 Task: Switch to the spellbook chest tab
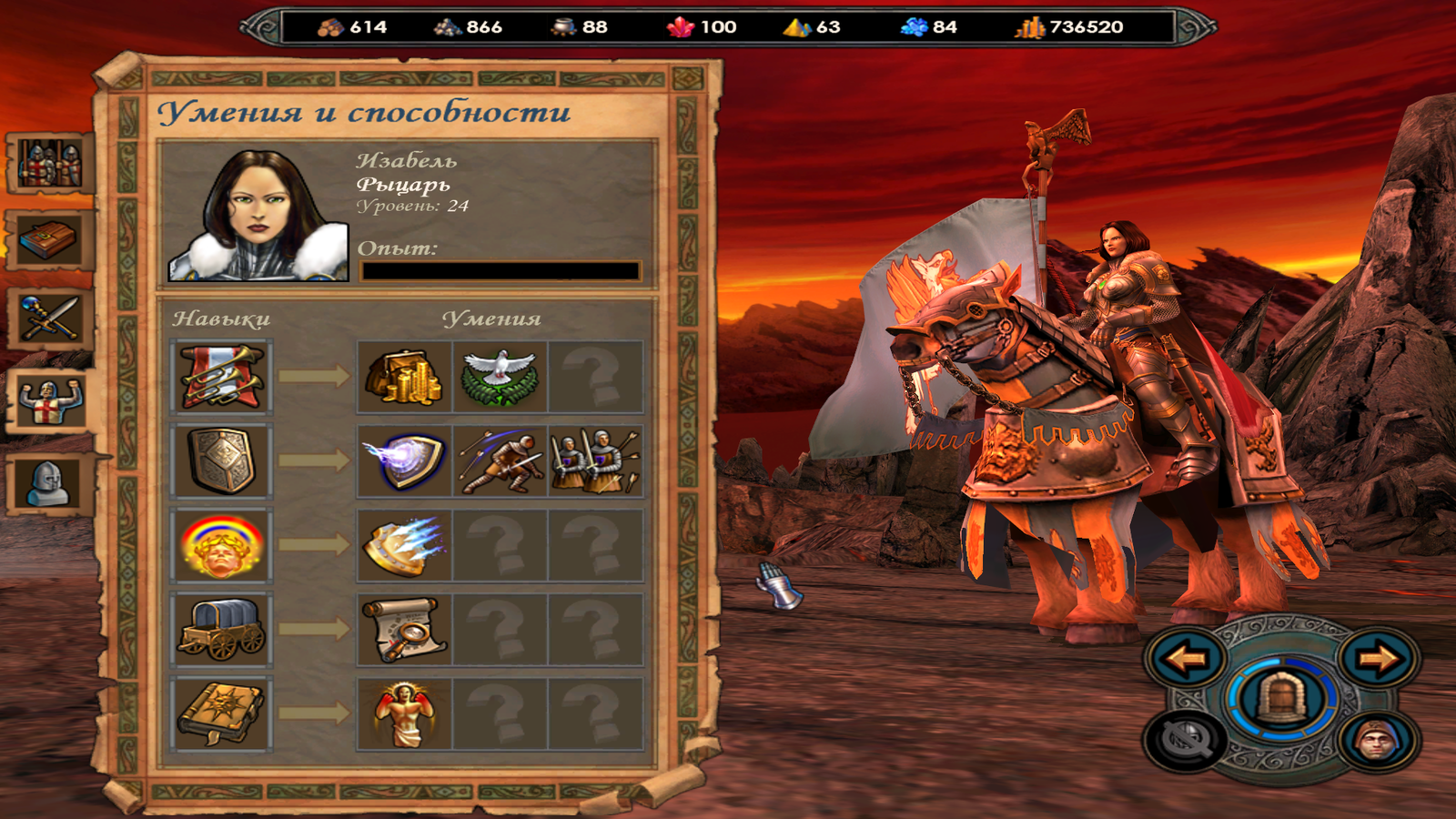[50, 240]
